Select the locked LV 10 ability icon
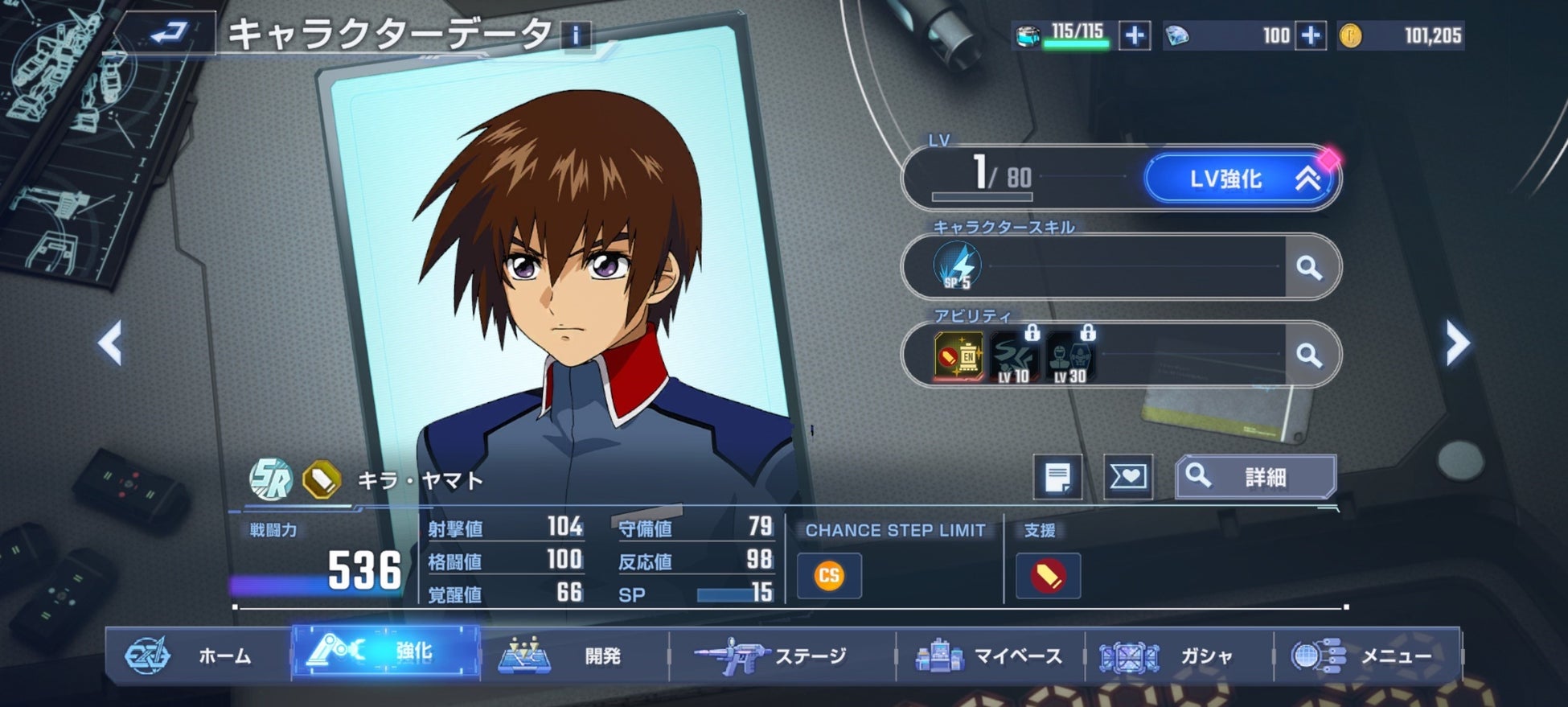The height and width of the screenshot is (707, 1568). point(1014,357)
